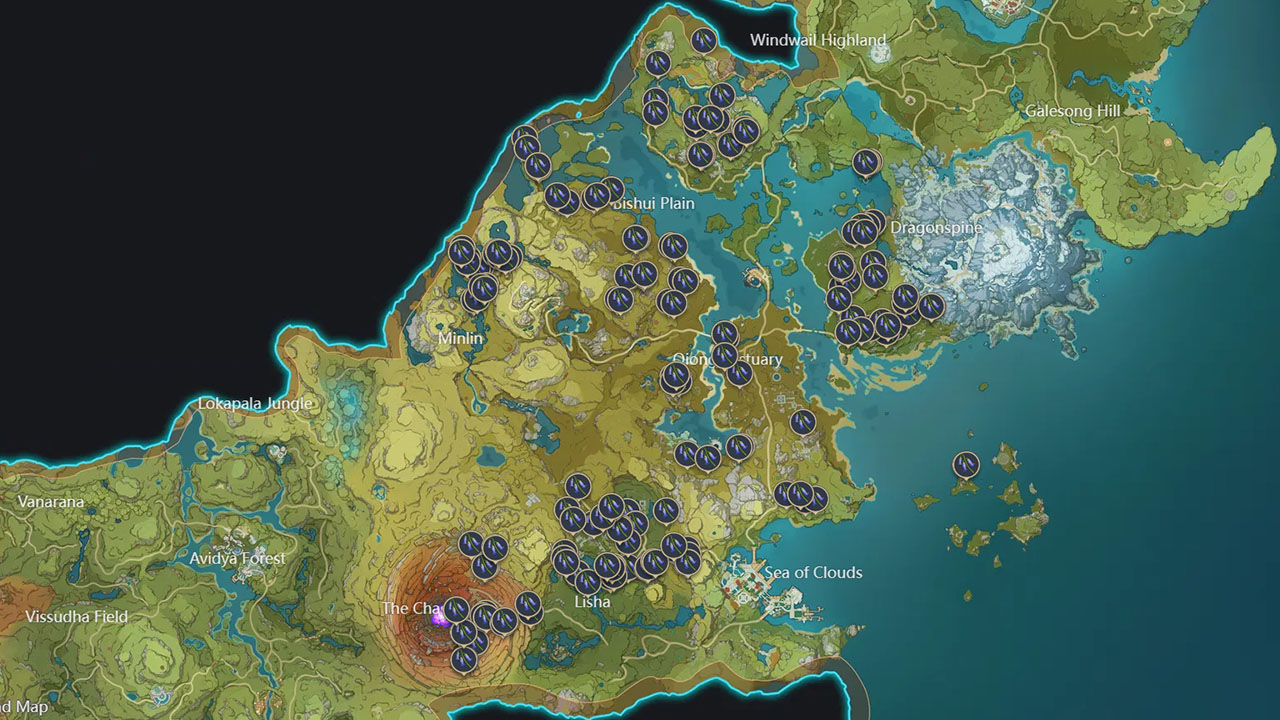Click the purple glowing point inside The Chasm spiral

[x=437, y=619]
